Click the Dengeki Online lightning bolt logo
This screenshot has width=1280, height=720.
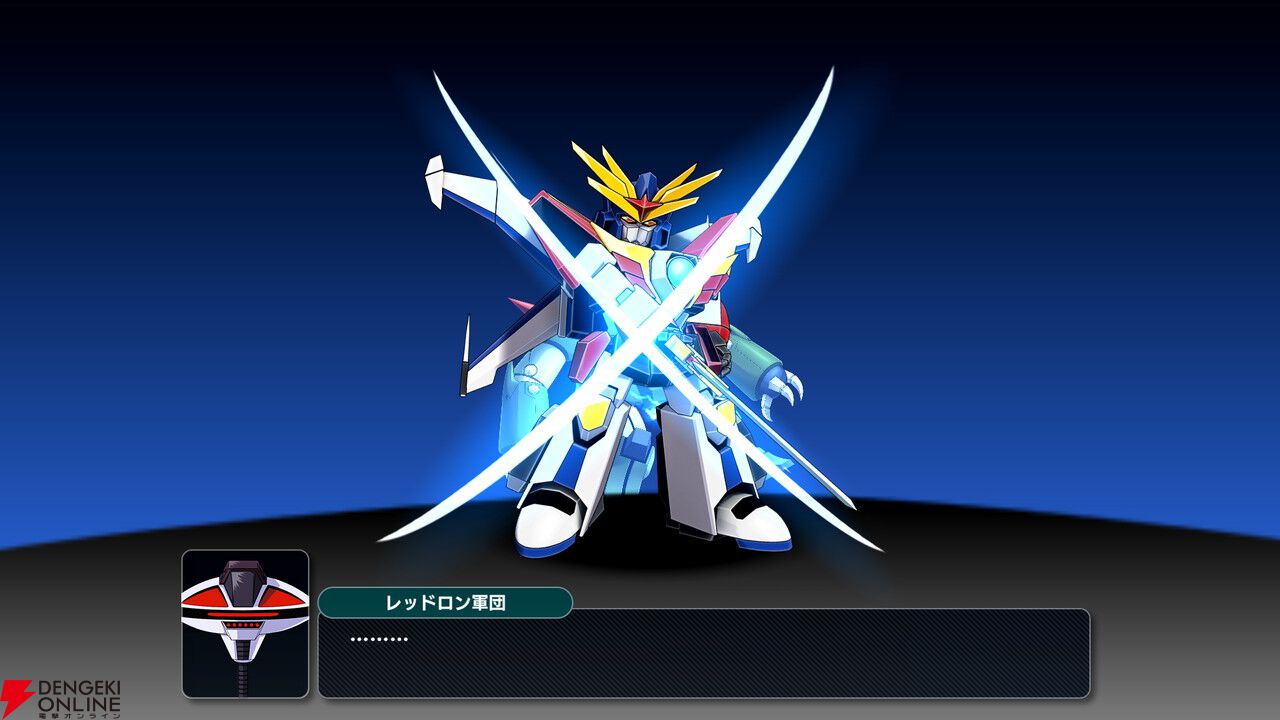(x=16, y=690)
